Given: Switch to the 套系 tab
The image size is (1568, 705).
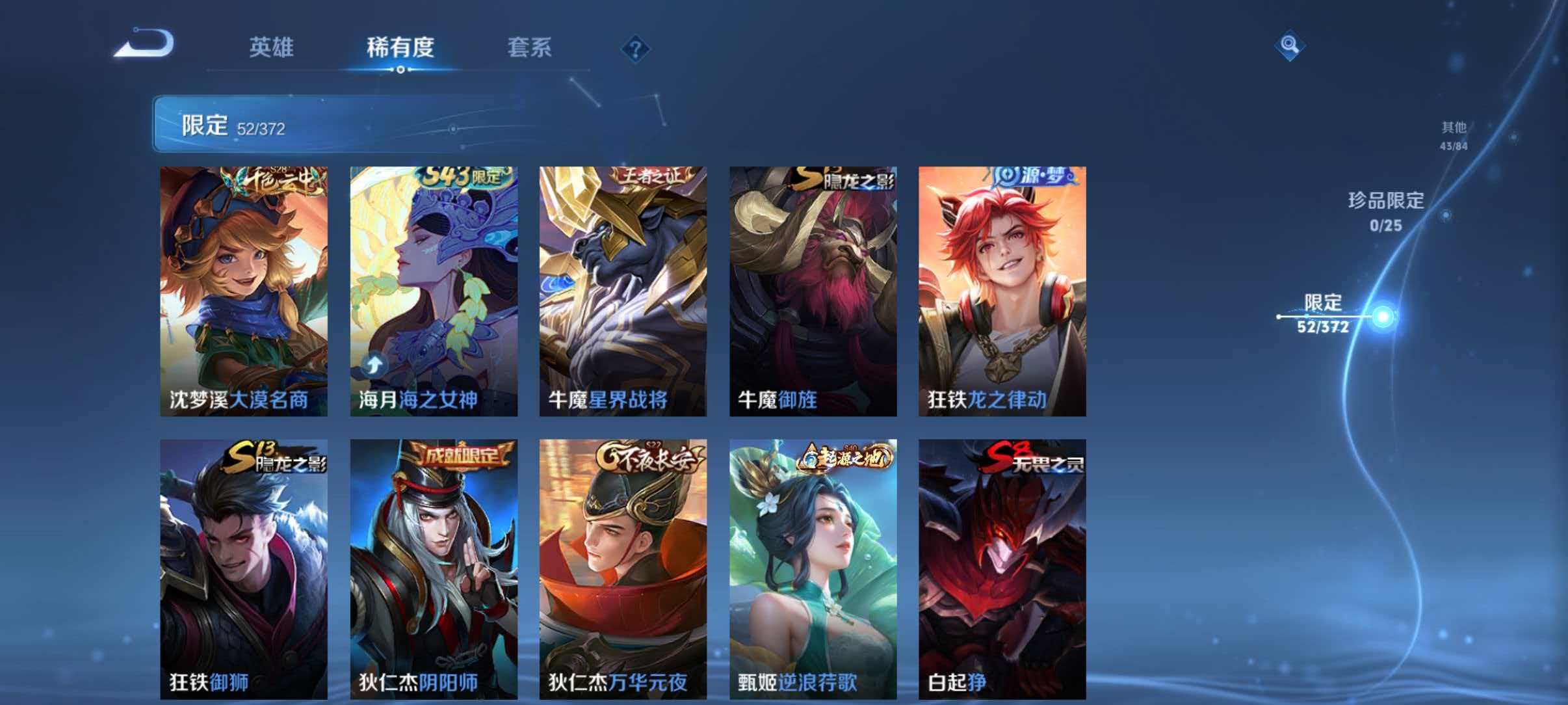Looking at the screenshot, I should (530, 47).
